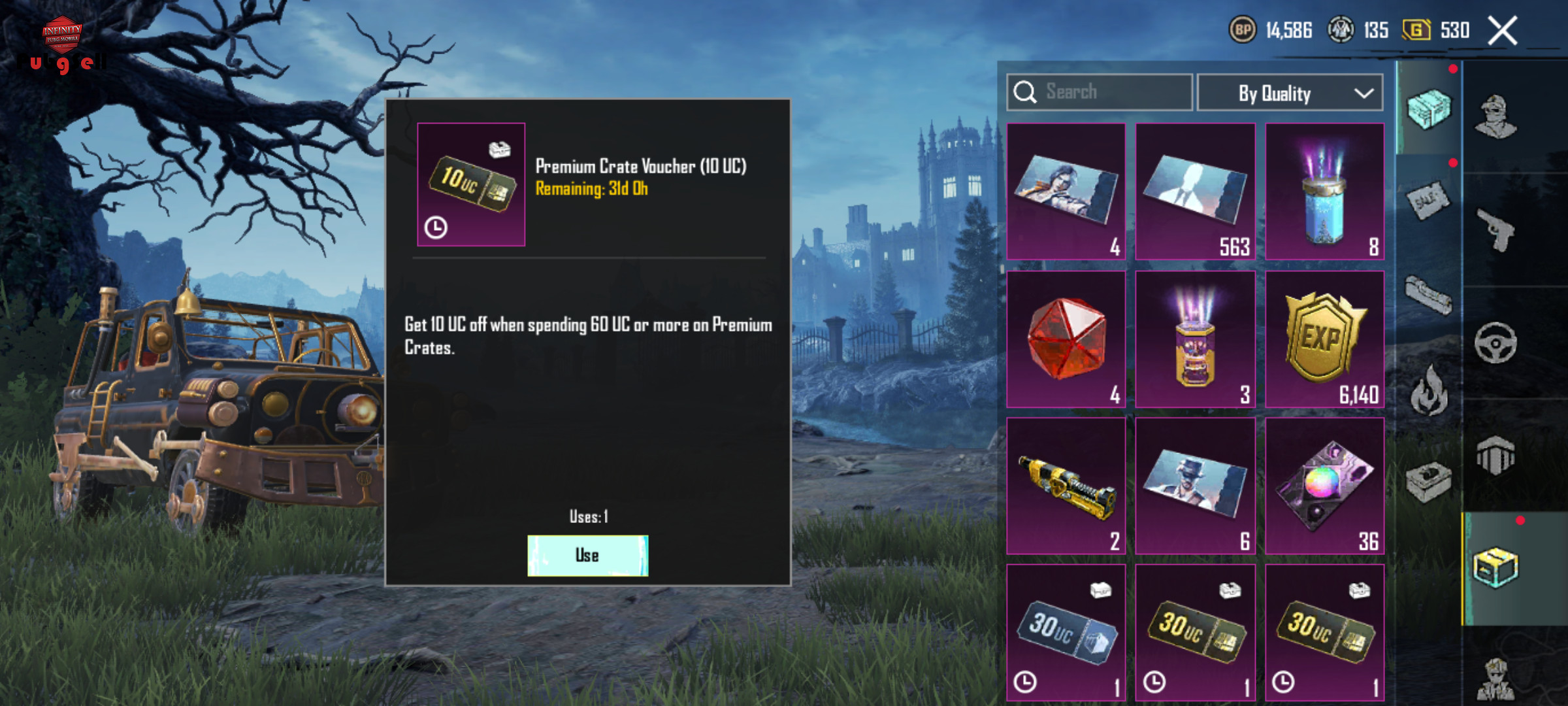The width and height of the screenshot is (1568, 706).
Task: Select the rainbow orb card slot
Action: click(x=1324, y=486)
